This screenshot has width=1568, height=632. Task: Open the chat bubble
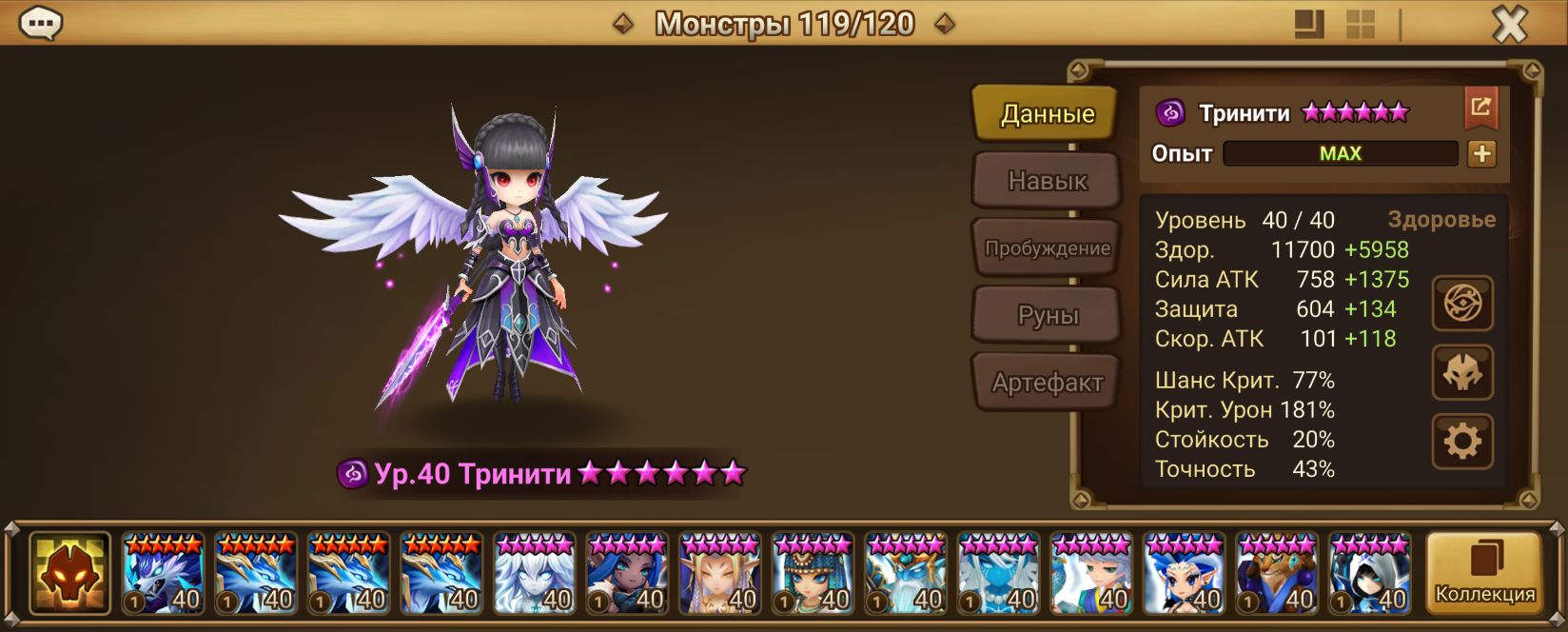click(x=41, y=23)
